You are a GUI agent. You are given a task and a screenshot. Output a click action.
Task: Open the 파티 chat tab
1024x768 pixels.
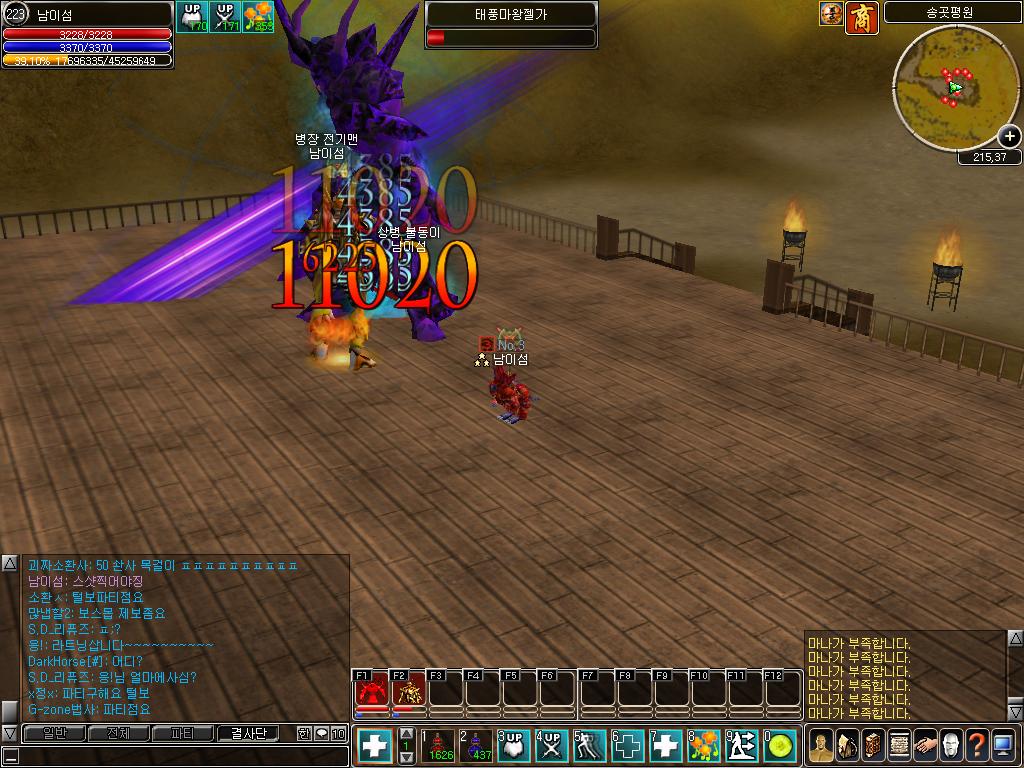pyautogui.click(x=183, y=734)
